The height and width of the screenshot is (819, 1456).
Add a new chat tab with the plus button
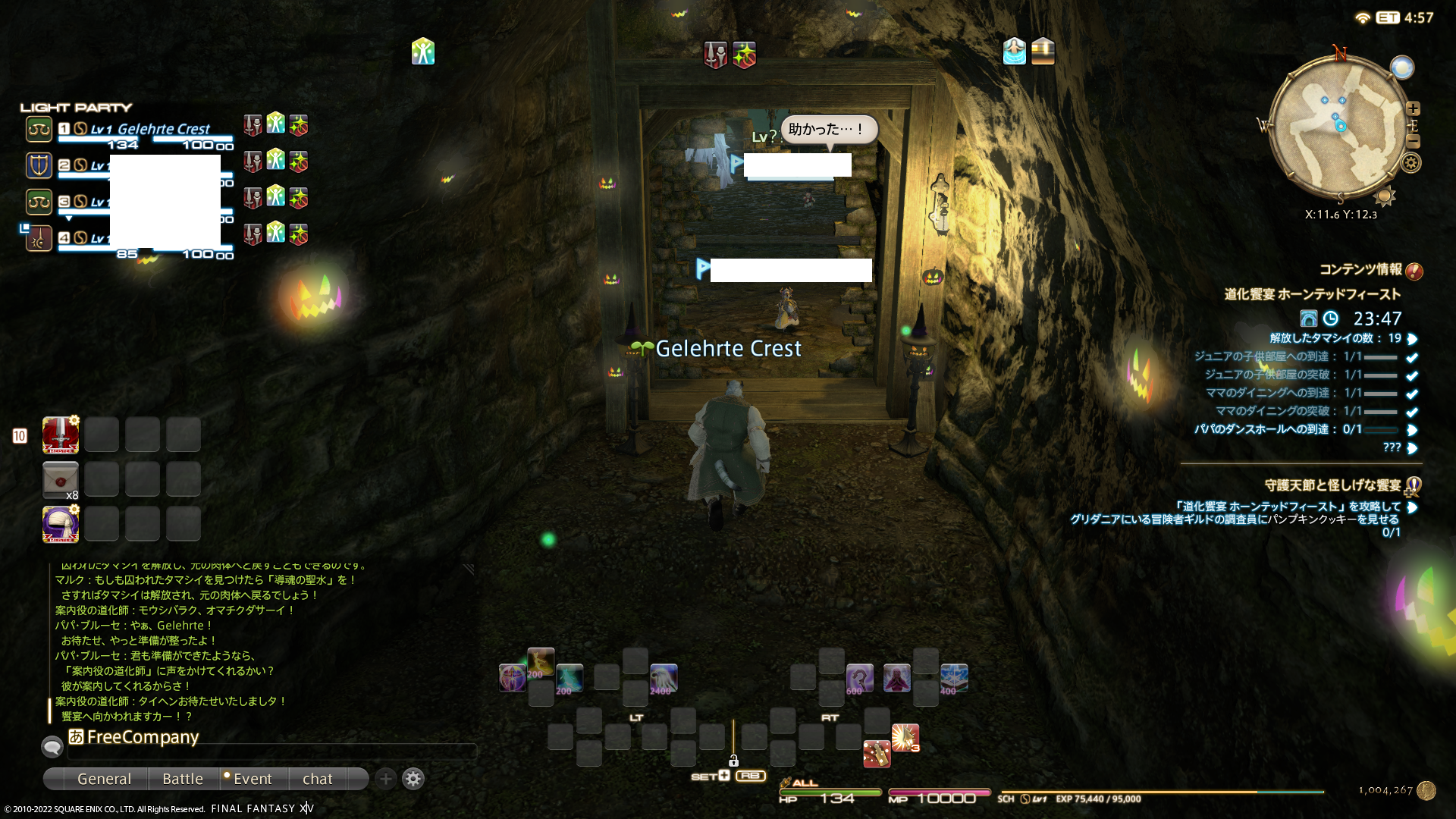[x=386, y=779]
